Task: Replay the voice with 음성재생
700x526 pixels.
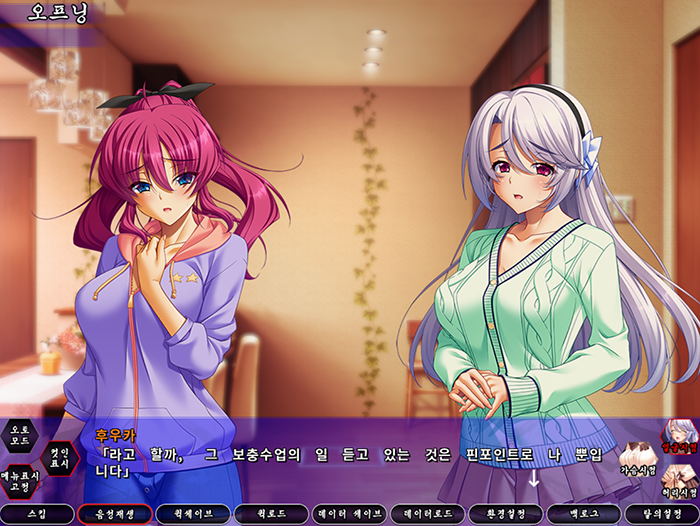Action: [115, 514]
